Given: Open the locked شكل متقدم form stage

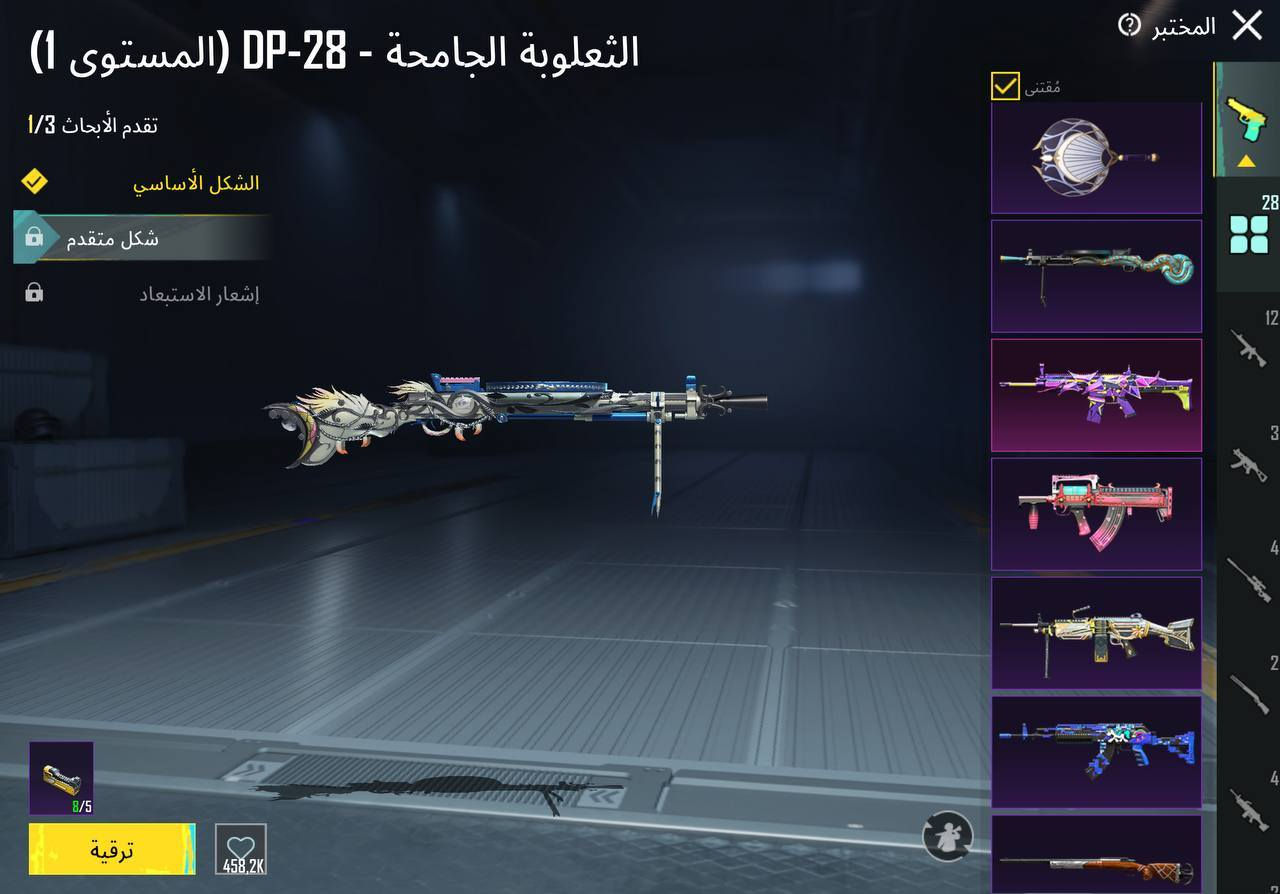Looking at the screenshot, I should (x=140, y=237).
